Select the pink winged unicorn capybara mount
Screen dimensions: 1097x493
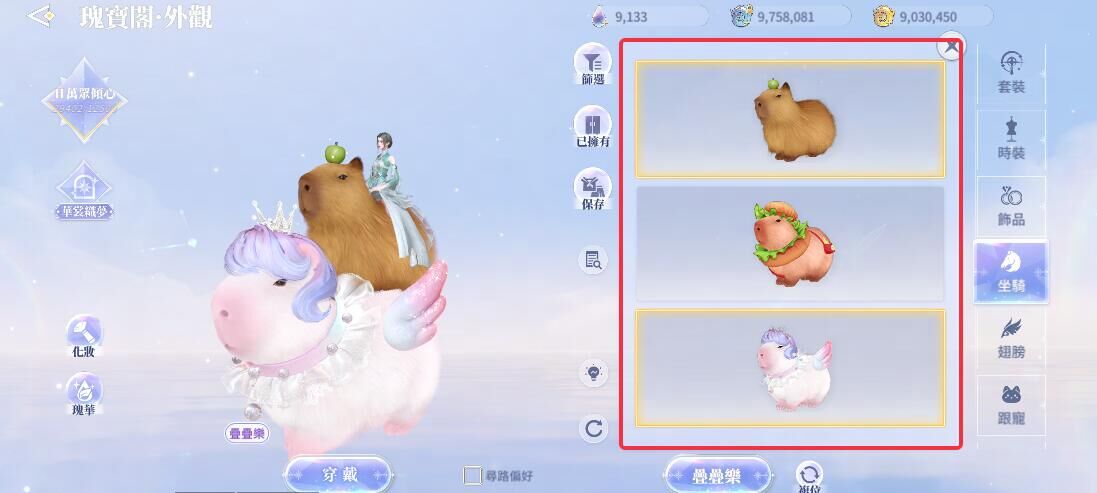[x=790, y=368]
